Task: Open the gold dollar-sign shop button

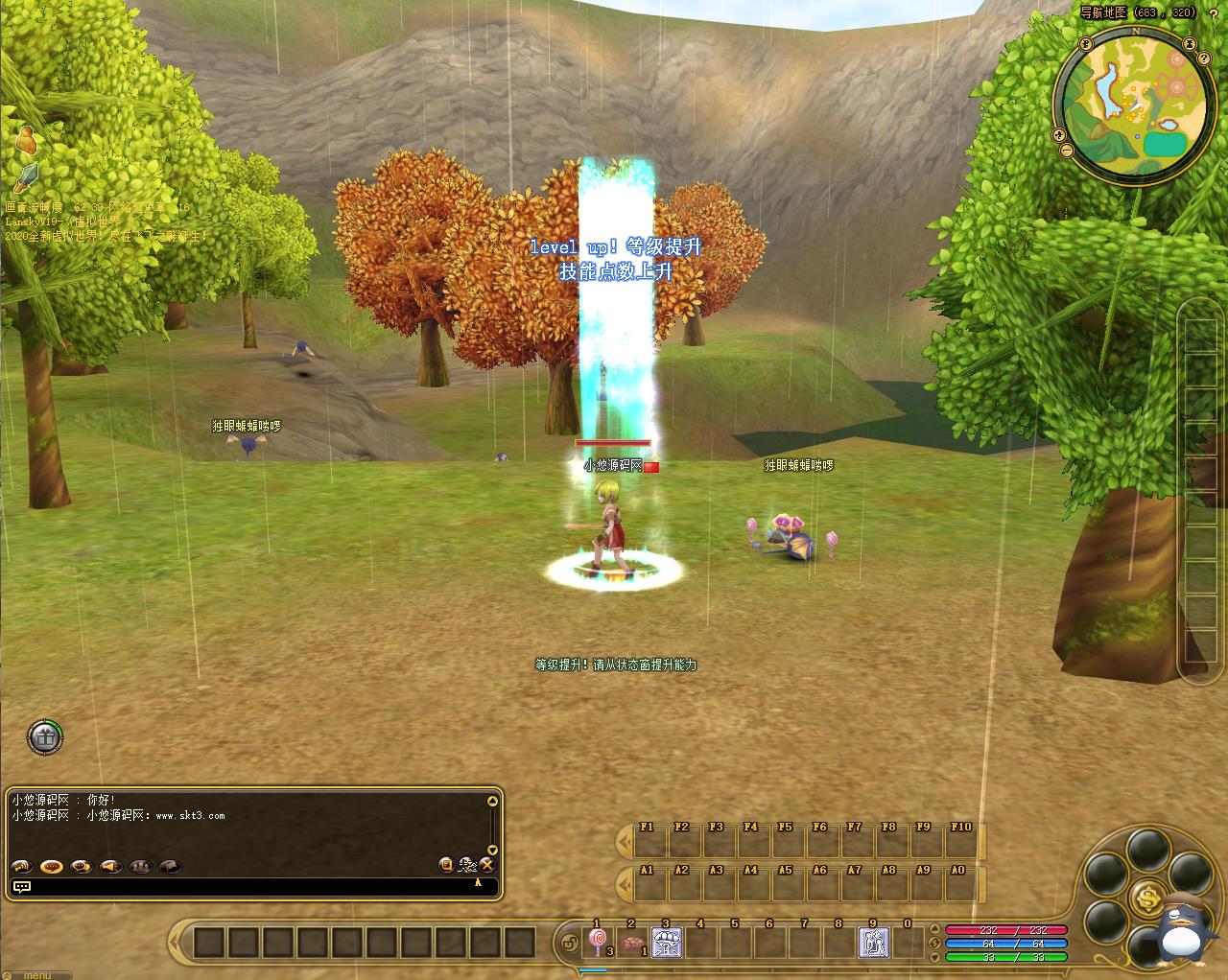Action: click(1147, 898)
